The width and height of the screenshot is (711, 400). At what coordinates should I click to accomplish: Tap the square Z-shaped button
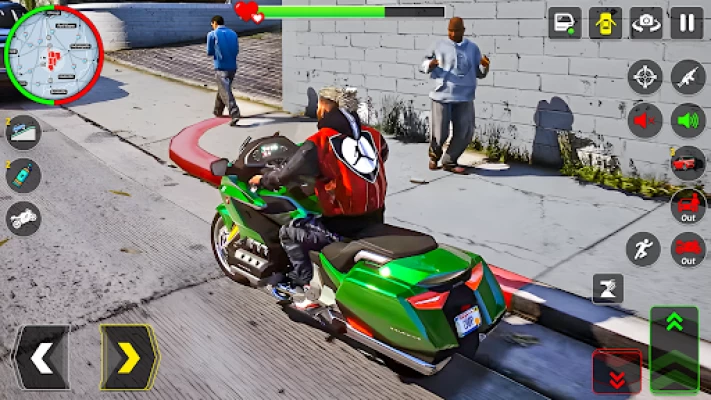(607, 288)
